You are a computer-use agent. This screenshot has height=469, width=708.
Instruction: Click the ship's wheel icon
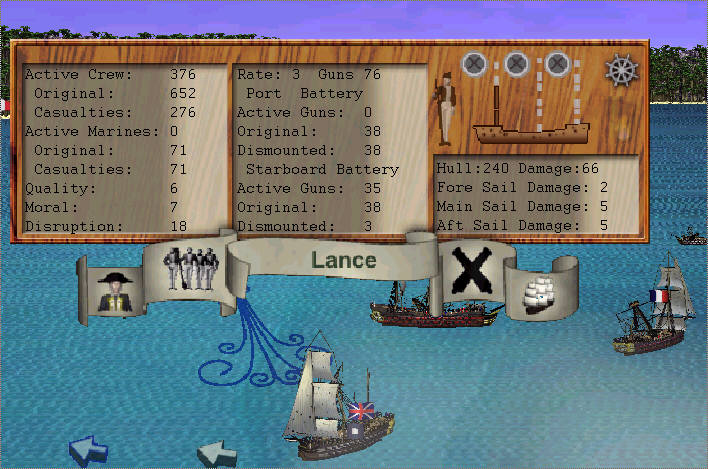click(x=621, y=70)
